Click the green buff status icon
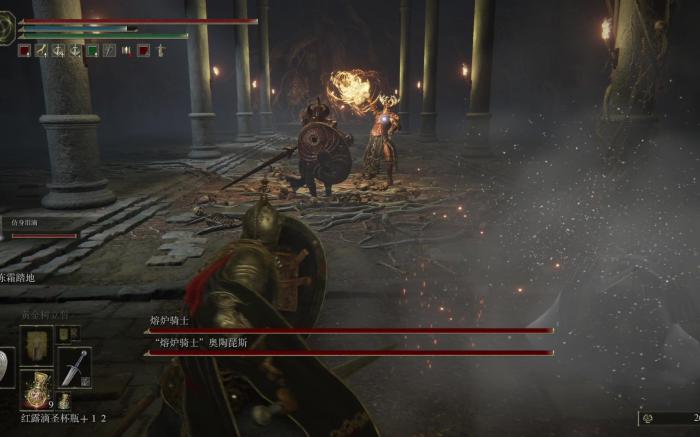Viewport: 700px width, 437px height. tap(92, 50)
